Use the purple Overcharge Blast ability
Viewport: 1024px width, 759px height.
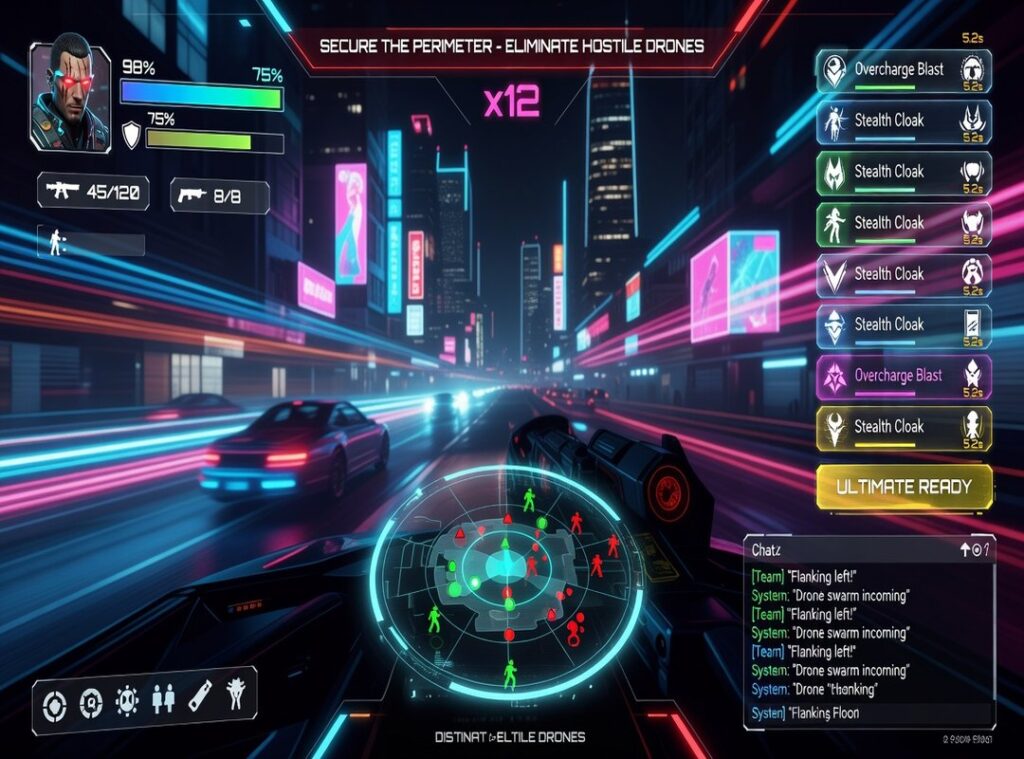coord(904,376)
